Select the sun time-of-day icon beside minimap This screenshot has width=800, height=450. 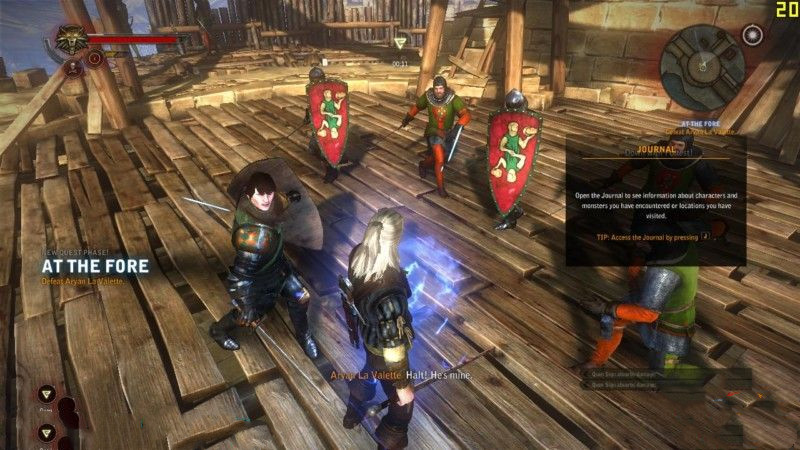click(752, 35)
